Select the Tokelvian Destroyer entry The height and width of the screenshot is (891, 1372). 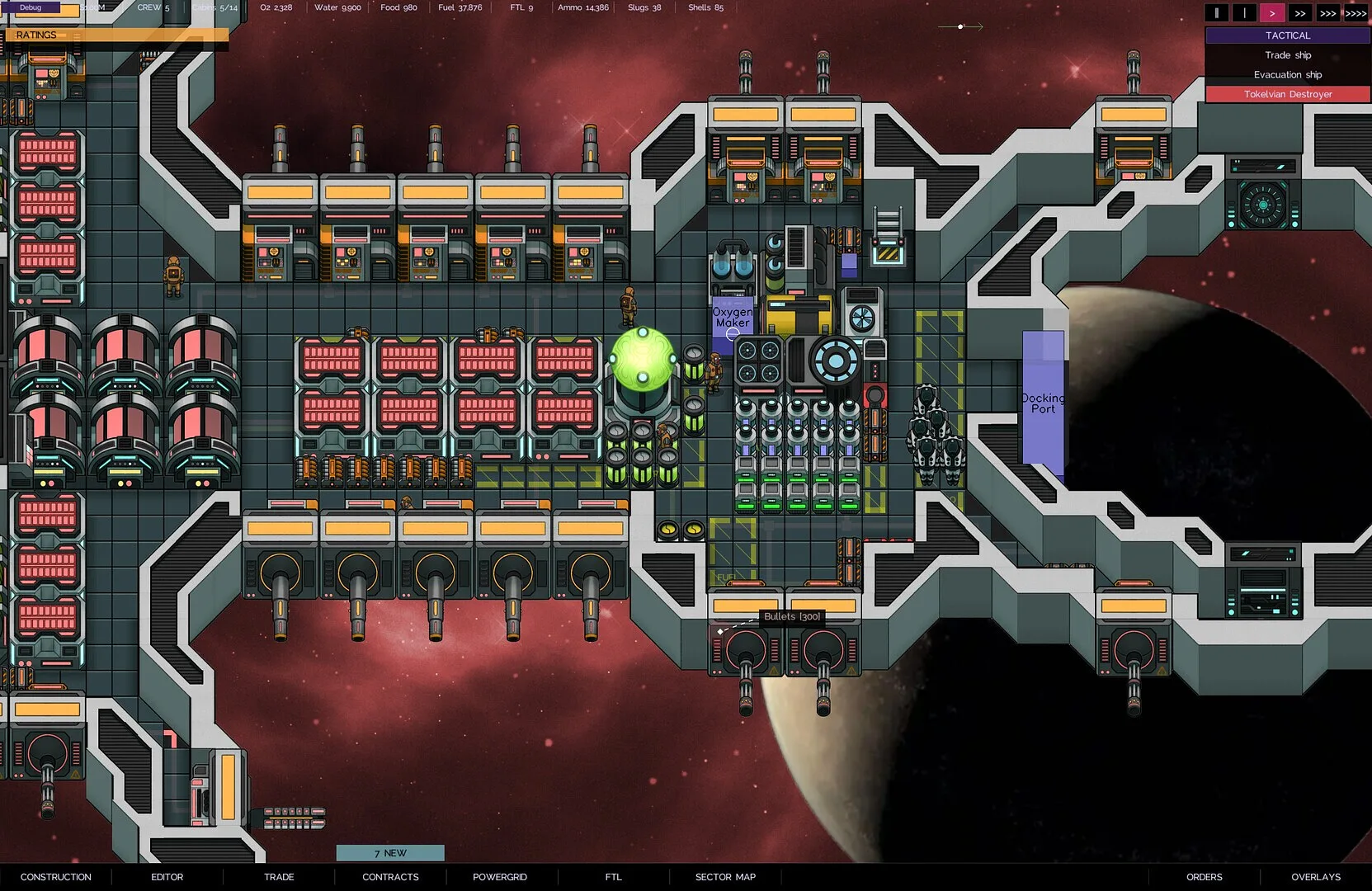click(1287, 94)
